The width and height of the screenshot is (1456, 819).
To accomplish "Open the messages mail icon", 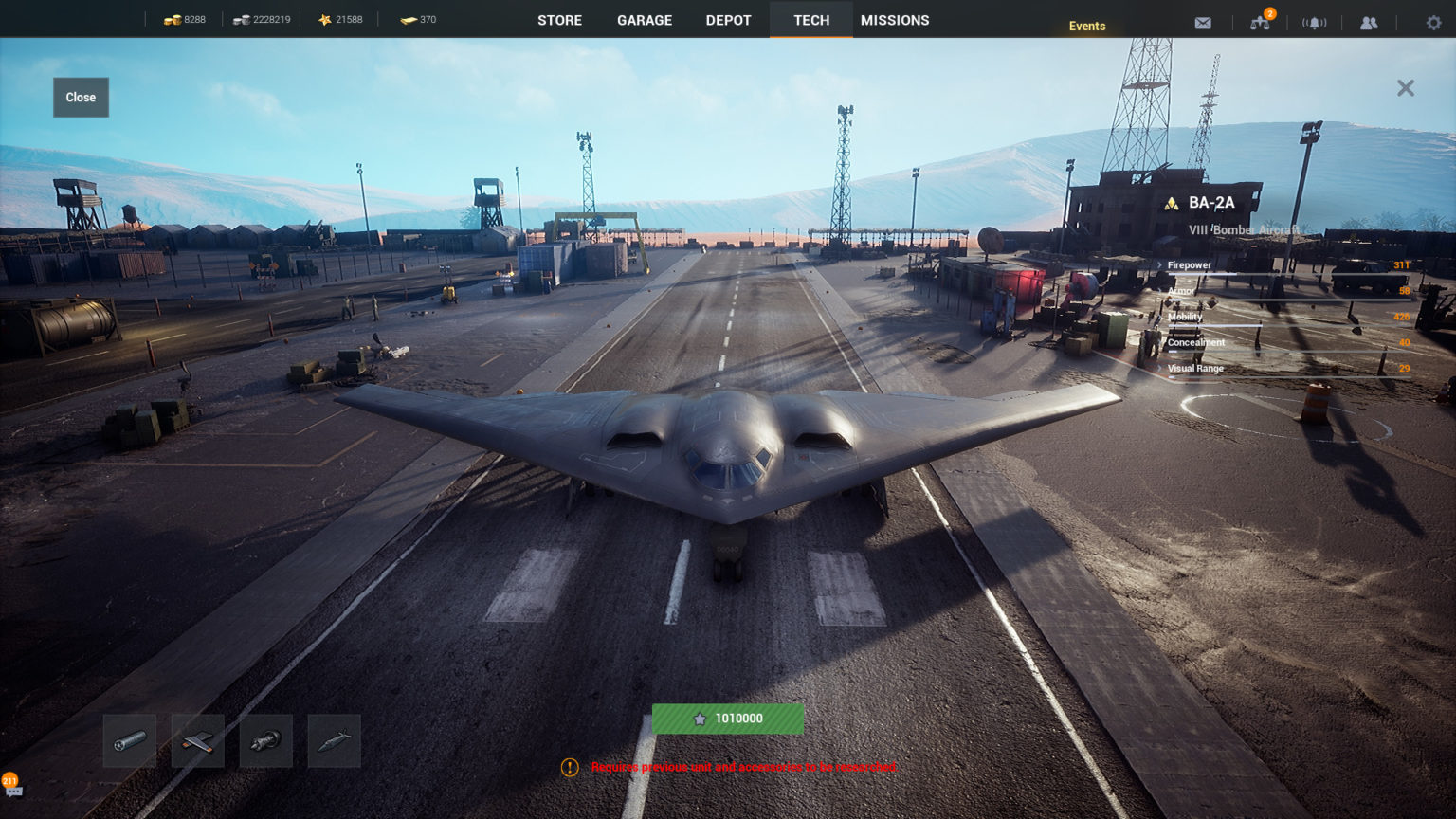I will (x=1202, y=22).
